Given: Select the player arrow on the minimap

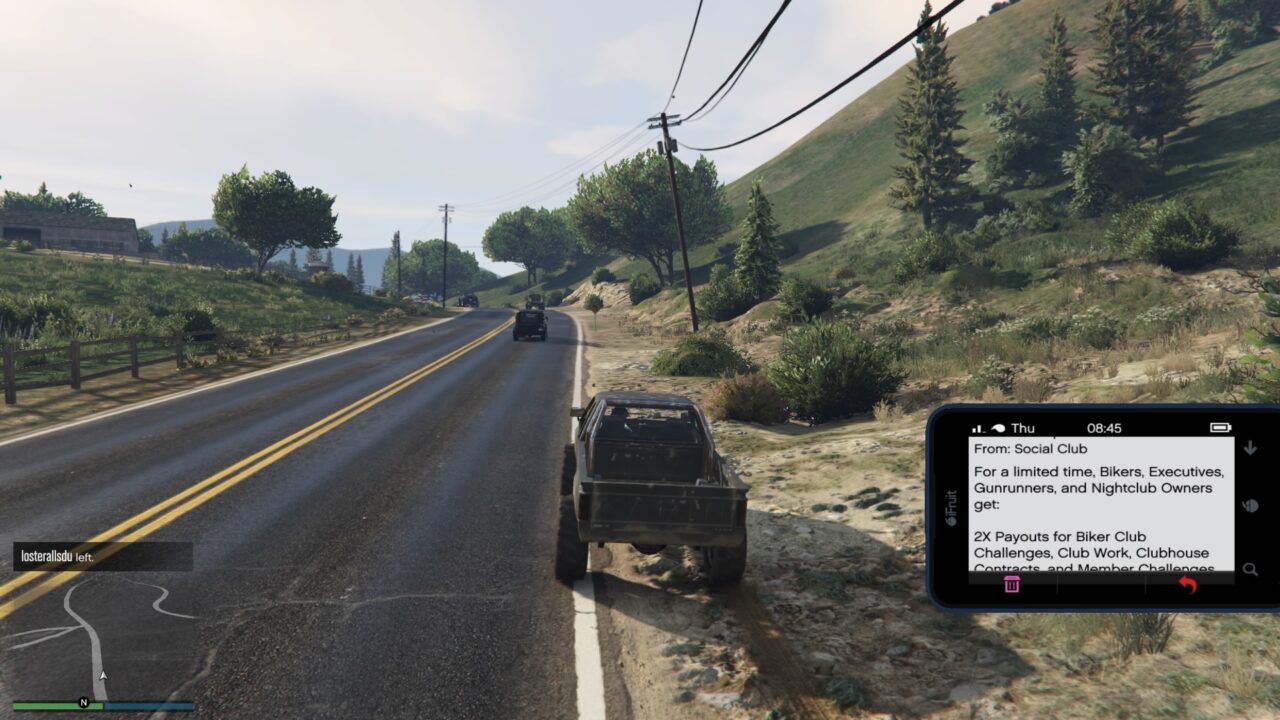Looking at the screenshot, I should pyautogui.click(x=103, y=674).
